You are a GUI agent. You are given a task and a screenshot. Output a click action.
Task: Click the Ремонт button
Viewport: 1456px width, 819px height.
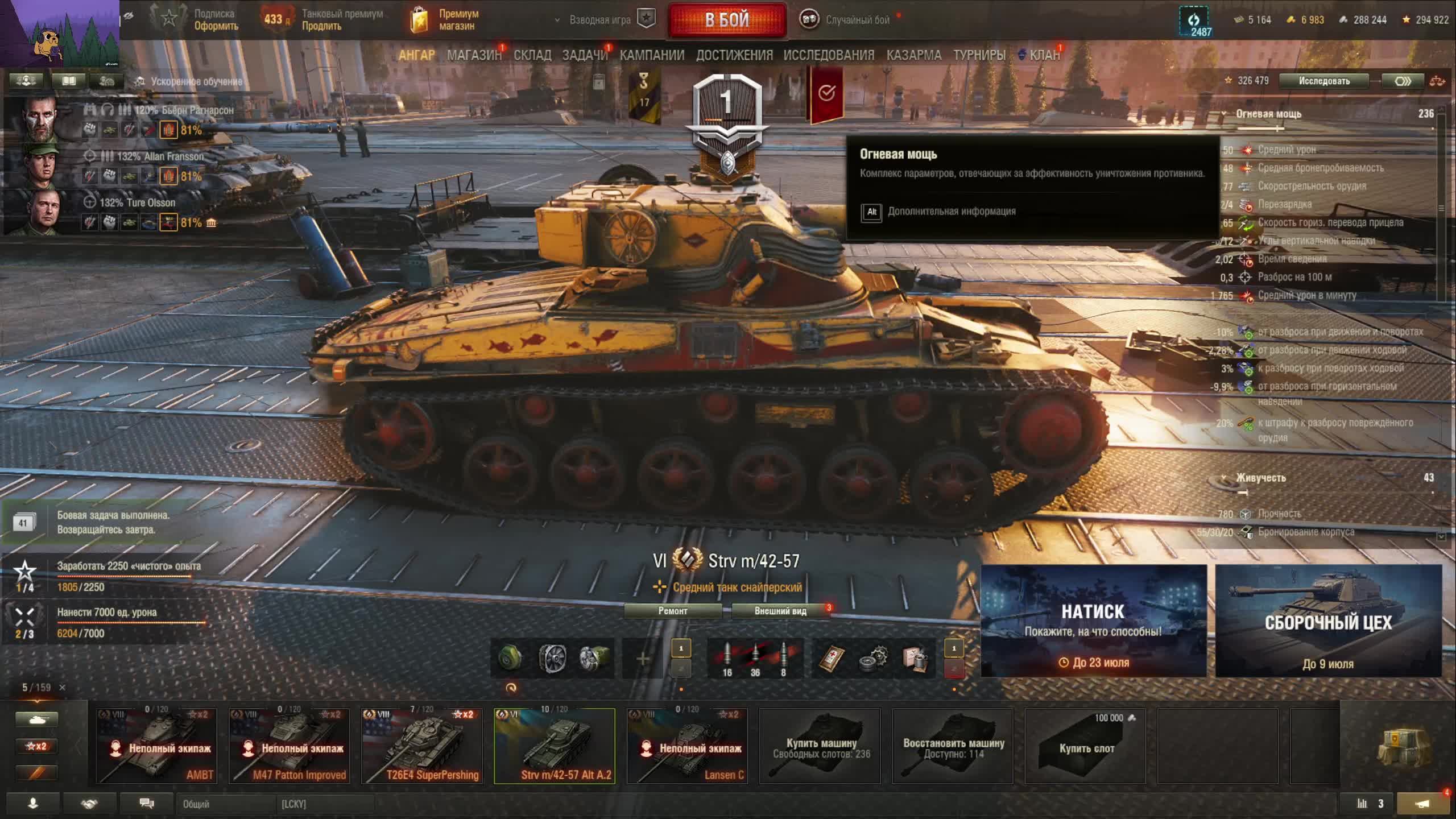click(x=673, y=611)
